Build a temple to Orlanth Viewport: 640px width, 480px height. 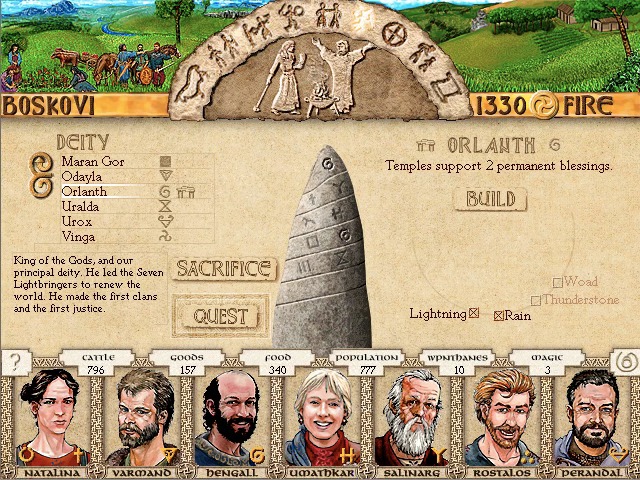click(490, 199)
